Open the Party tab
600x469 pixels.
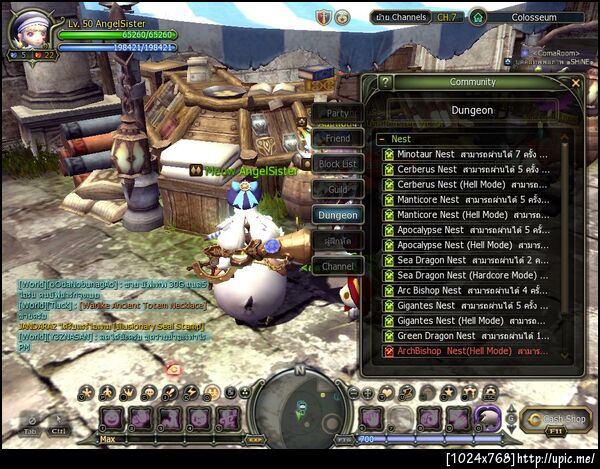tap(337, 114)
